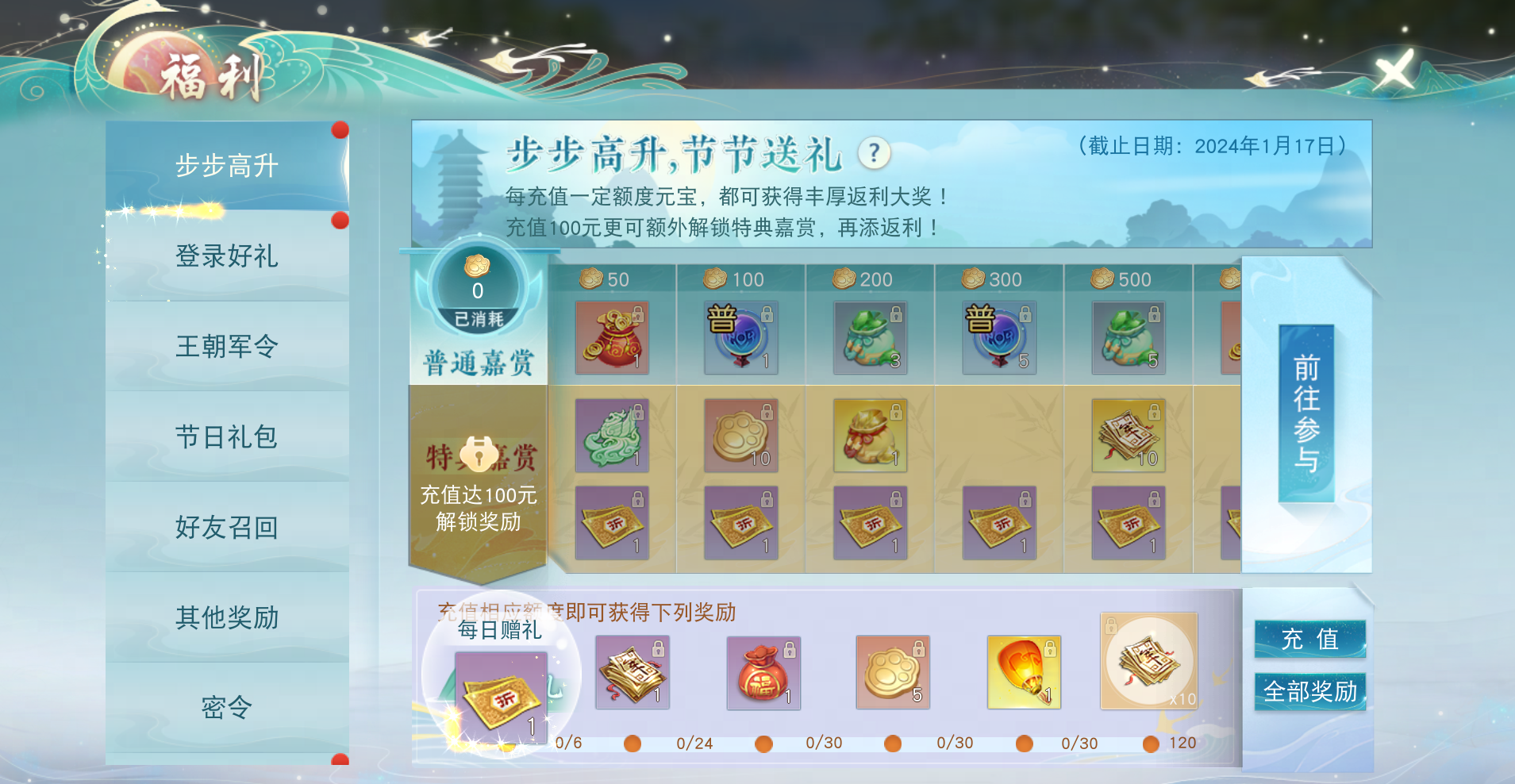
Task: Open the red fortune pouch reward at 50 yuanbao
Action: click(x=612, y=337)
